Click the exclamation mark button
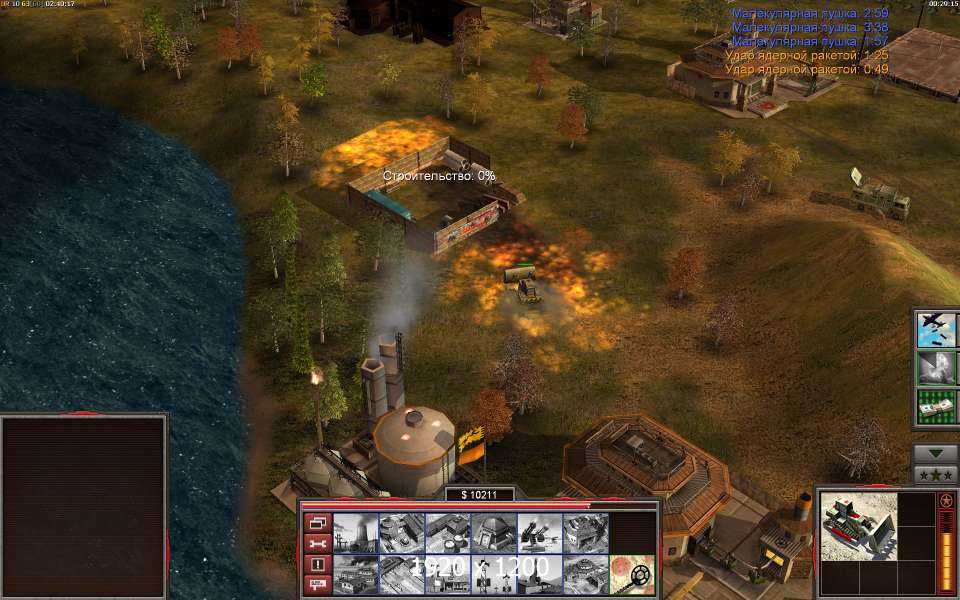Screen dimensions: 960x600 (317, 564)
